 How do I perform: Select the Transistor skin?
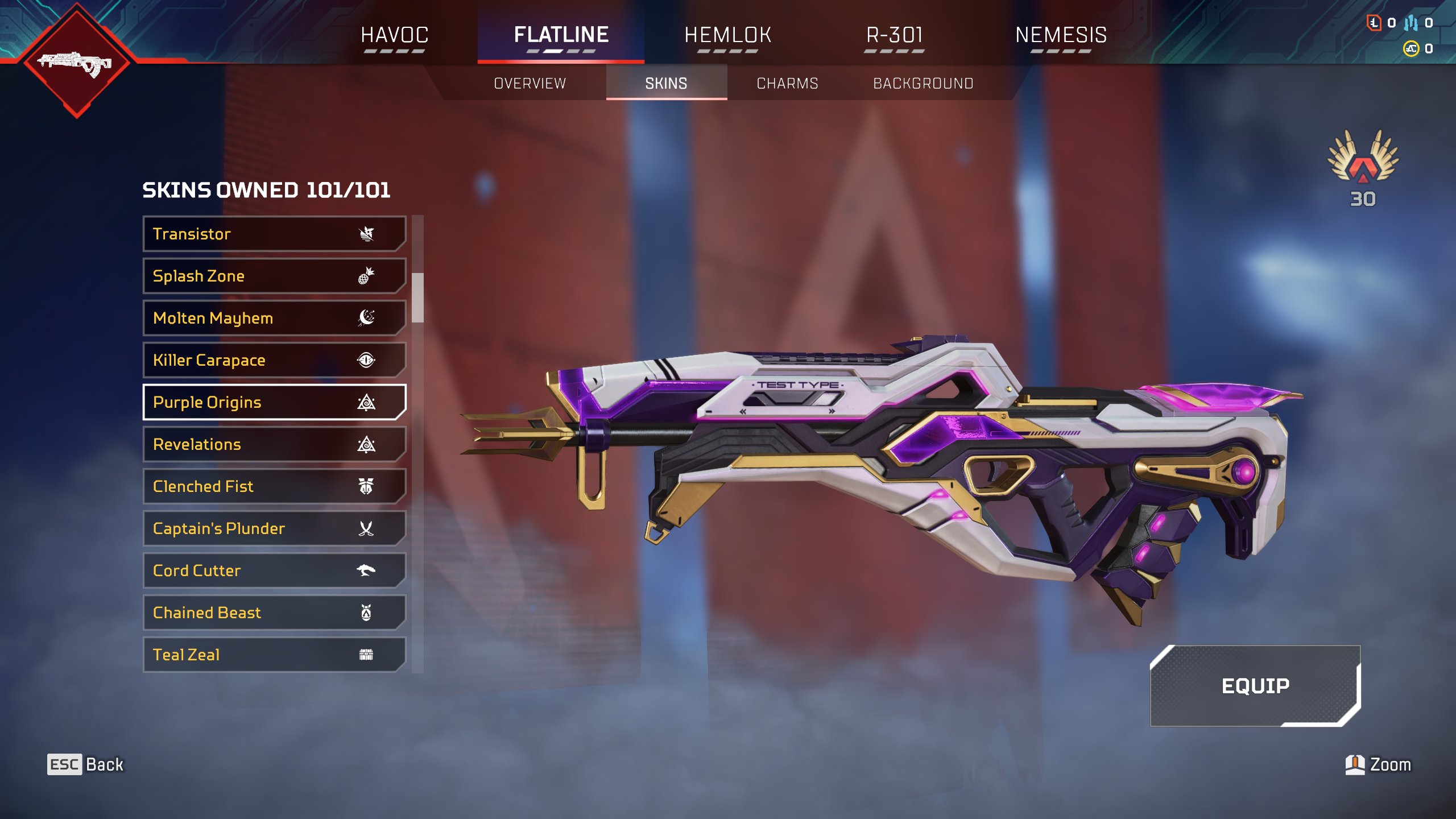pyautogui.click(x=274, y=234)
